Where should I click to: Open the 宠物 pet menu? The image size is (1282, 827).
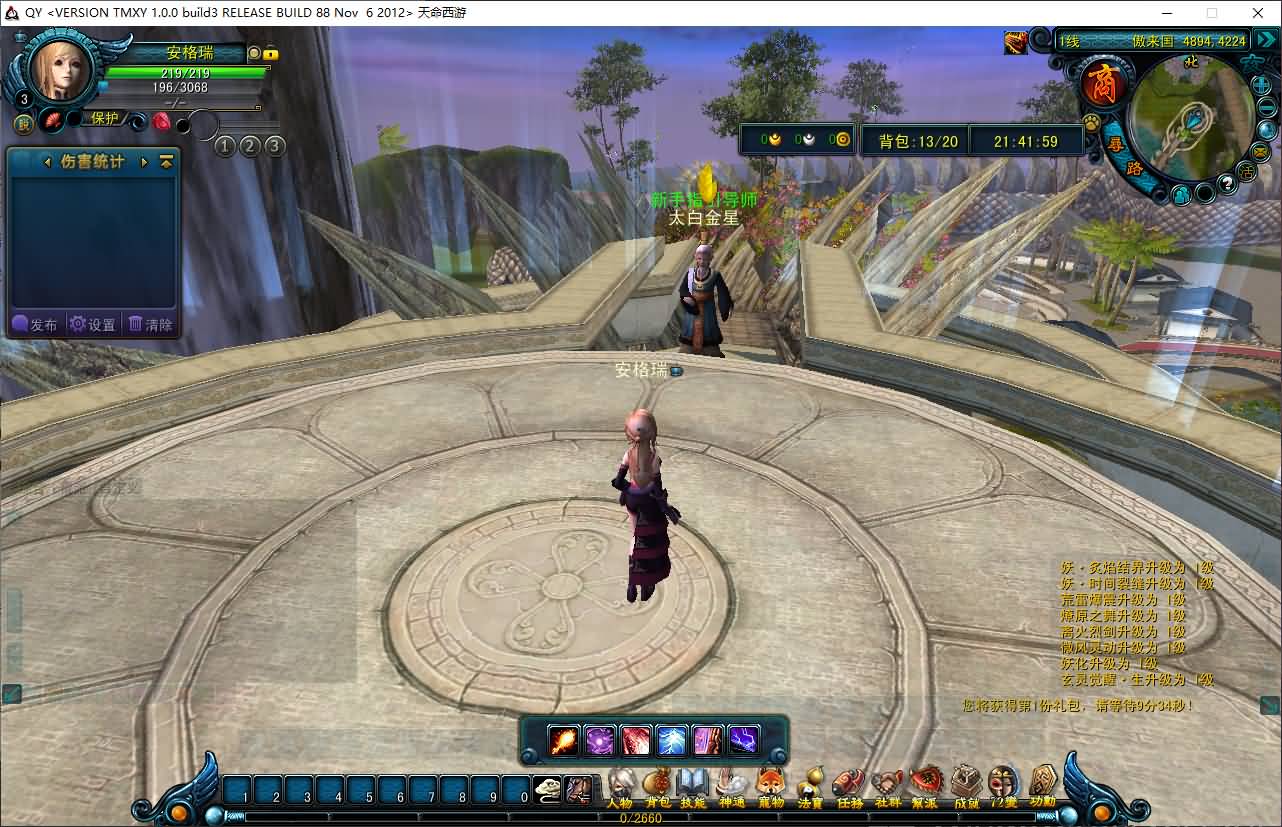click(x=770, y=785)
